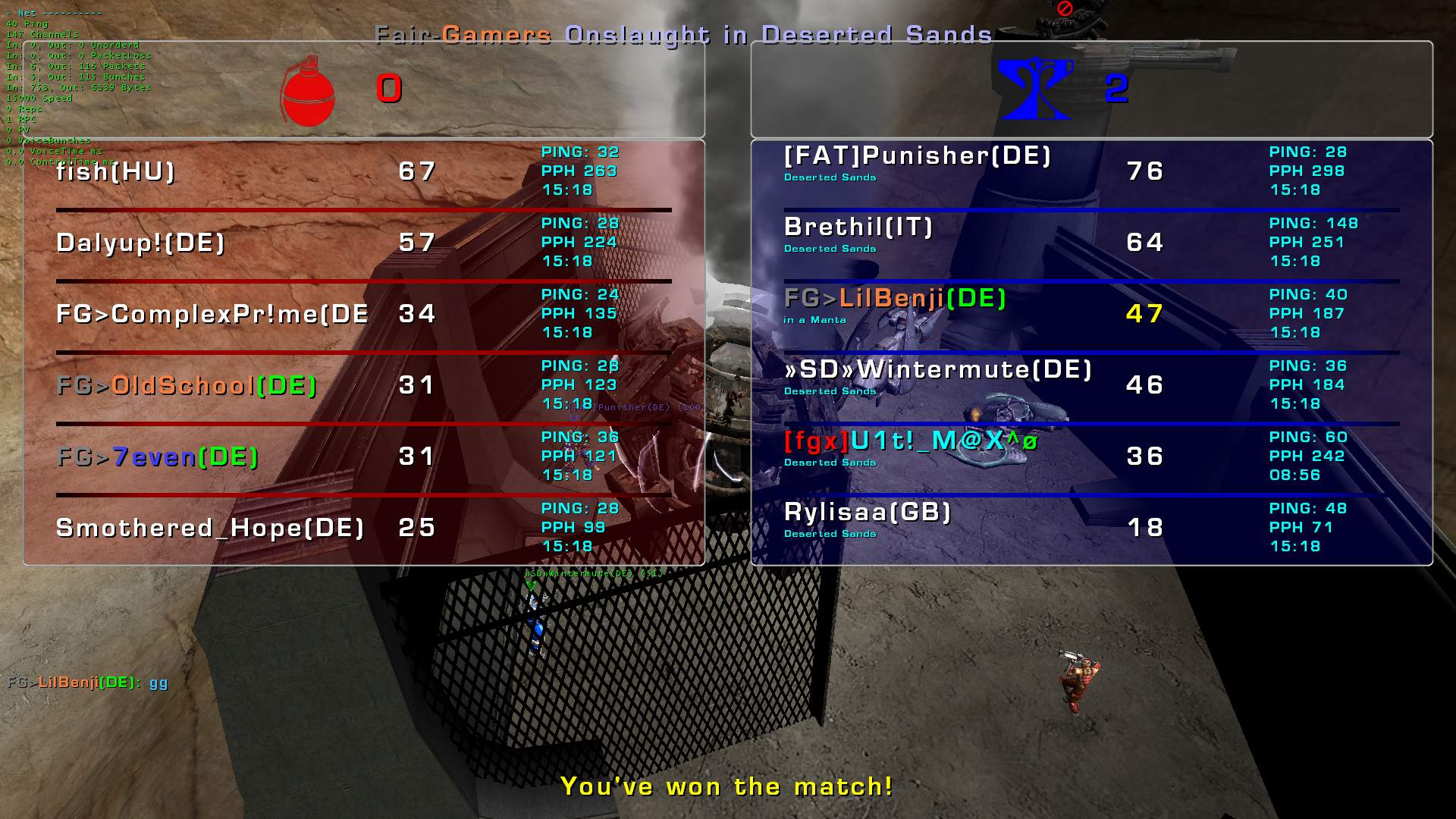Click the [fgx]U1t!_M@X player row

click(x=910, y=441)
